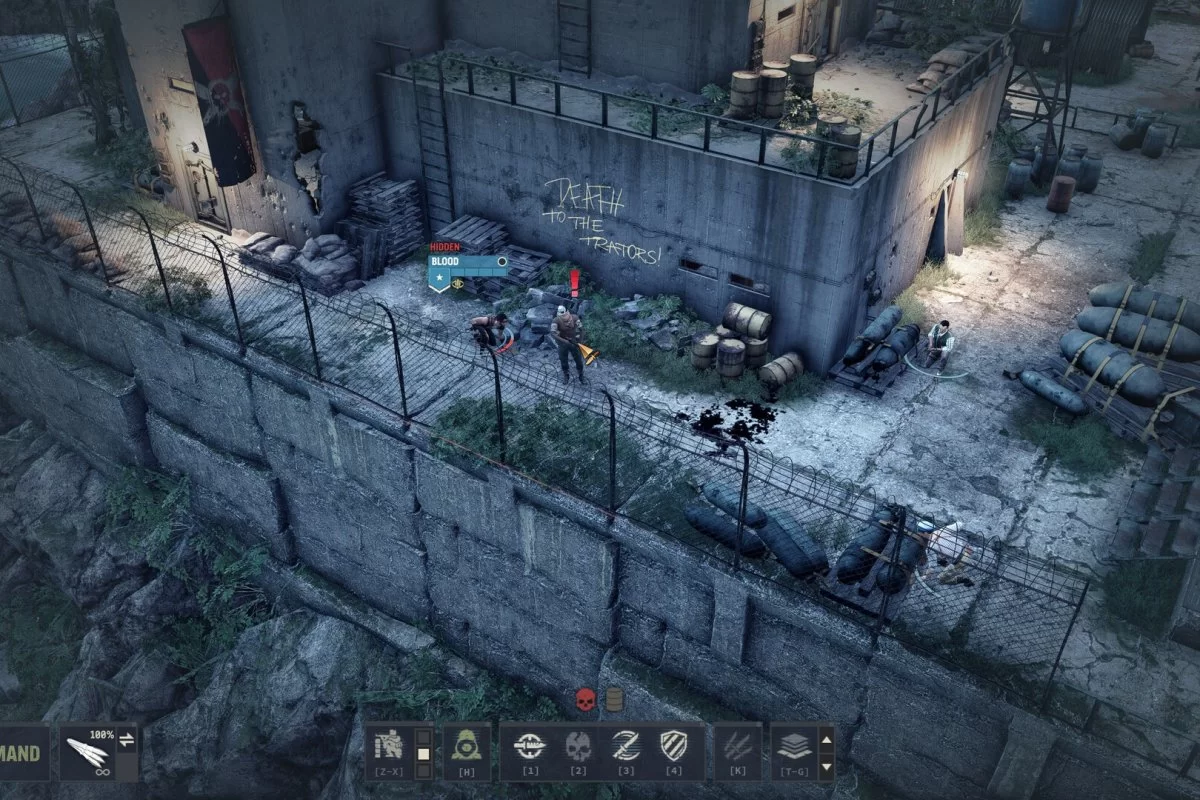This screenshot has height=800, width=1200.
Task: Swap weapons with the arrows toggle
Action: [127, 741]
